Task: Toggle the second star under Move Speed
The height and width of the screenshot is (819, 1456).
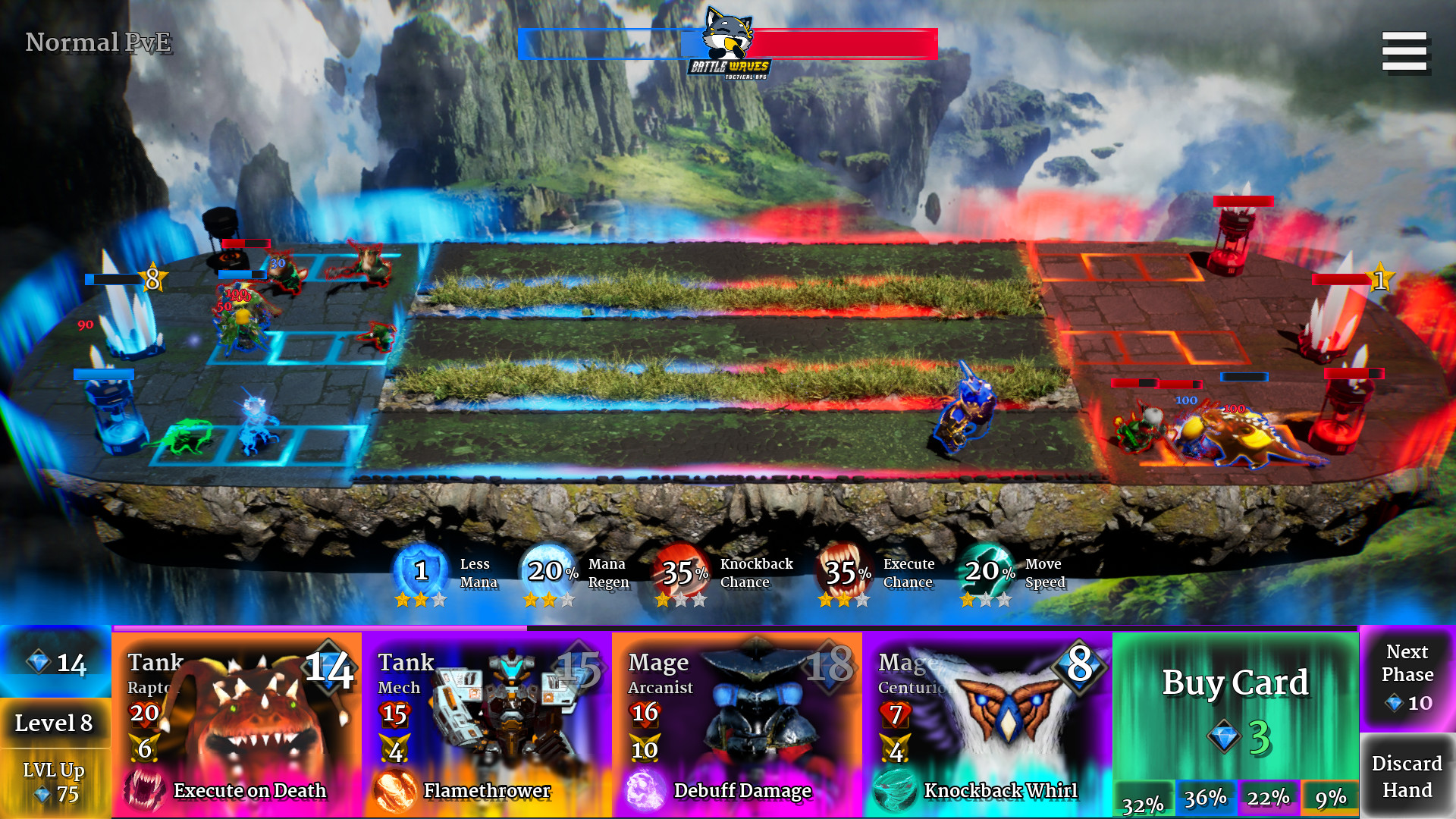Action: pos(987,599)
